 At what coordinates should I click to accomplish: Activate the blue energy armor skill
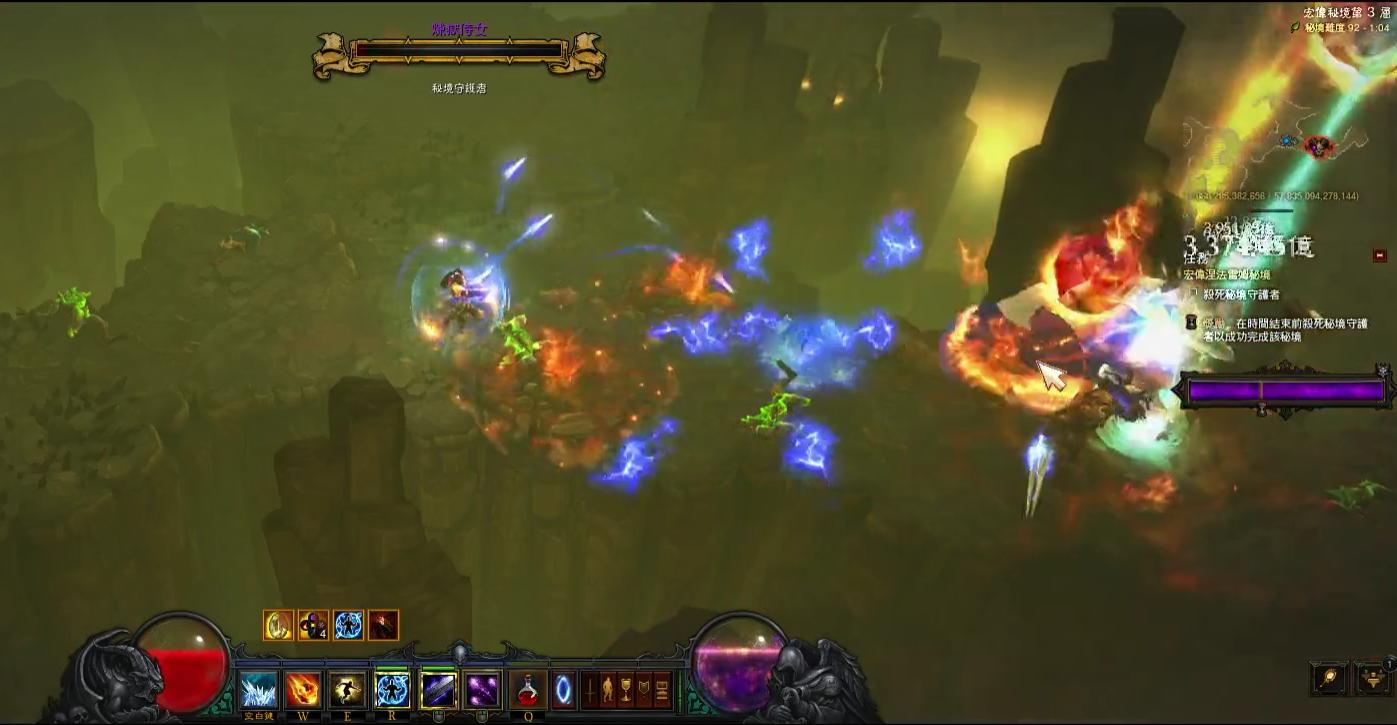click(392, 690)
